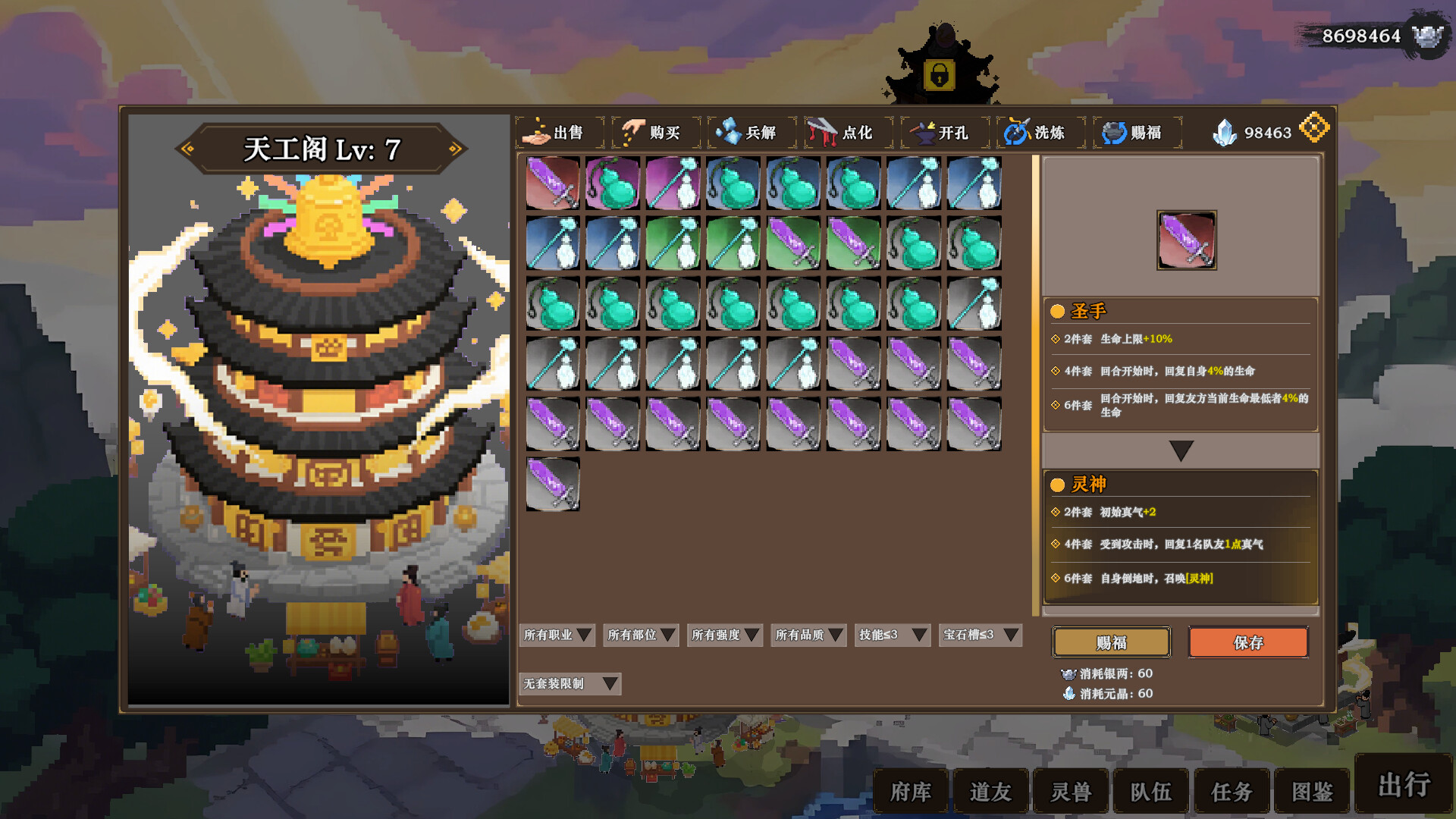Open the 宝石槽≤3 gem slot dropdown
The width and height of the screenshot is (1456, 819).
pyautogui.click(x=980, y=635)
